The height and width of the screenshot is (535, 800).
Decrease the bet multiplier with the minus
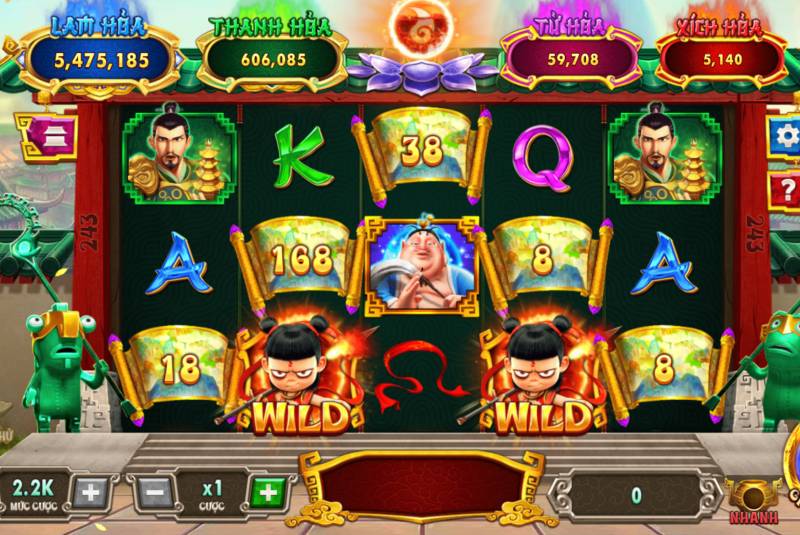coord(155,492)
